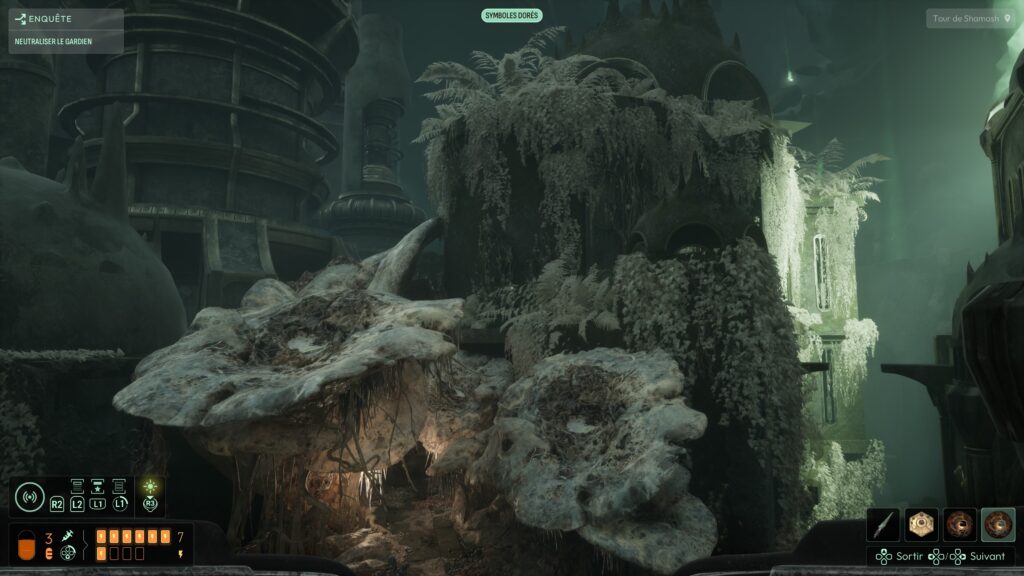
Task: Click the revolver cylinder ammo icon
Action: pos(68,553)
